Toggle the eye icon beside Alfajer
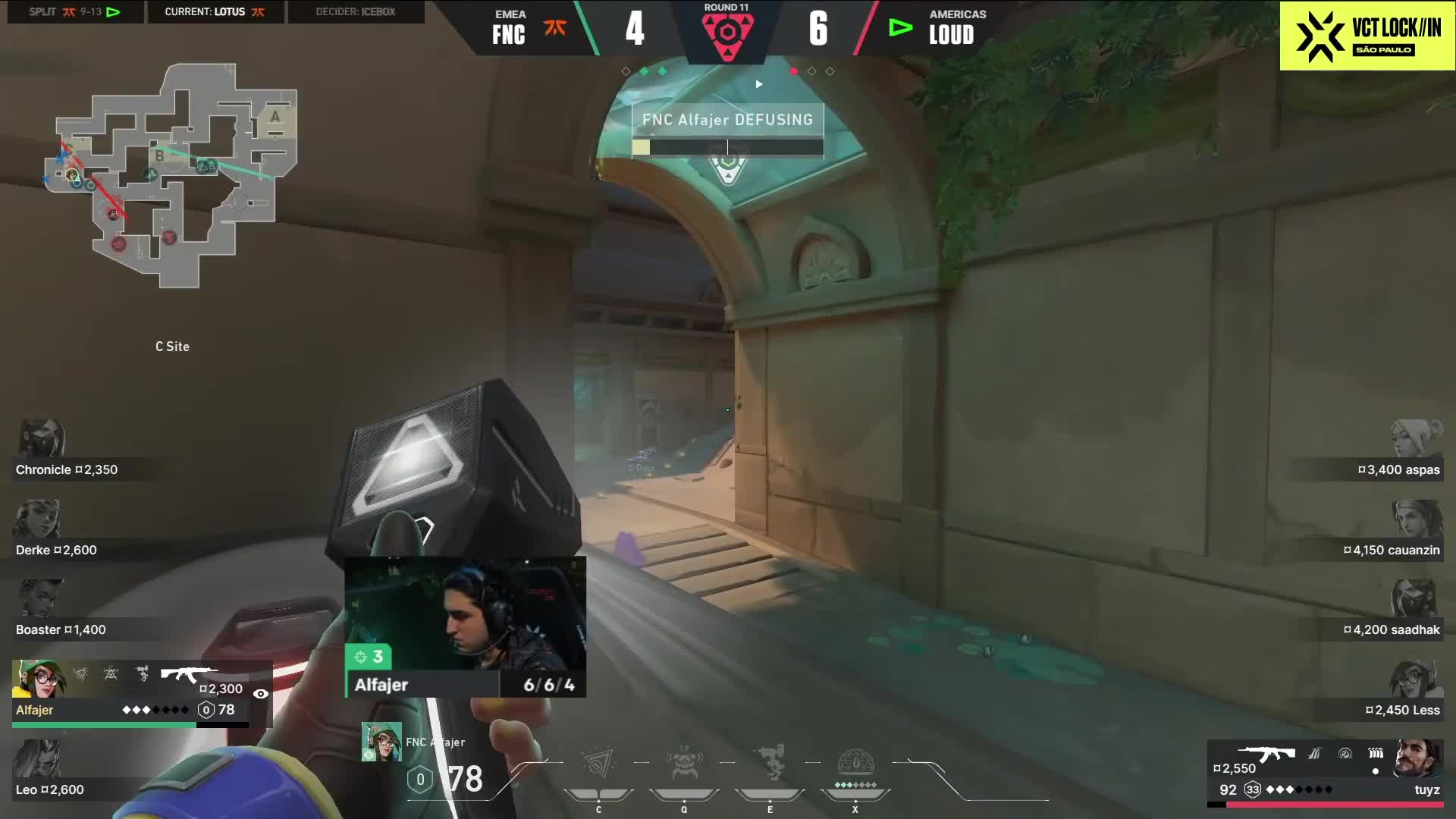 [260, 694]
